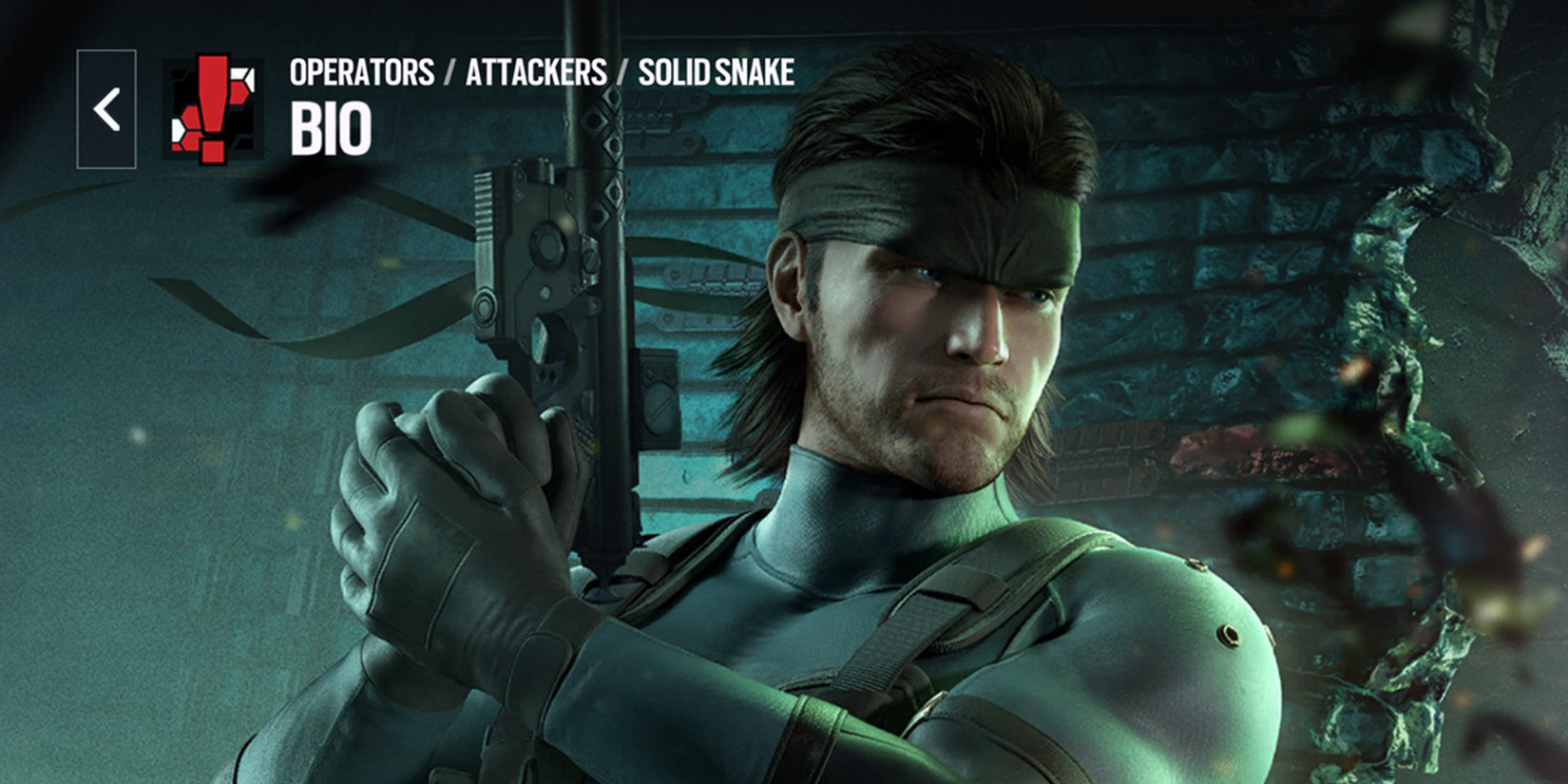
Task: Click the slash separator after OPERATORS
Action: [448, 70]
